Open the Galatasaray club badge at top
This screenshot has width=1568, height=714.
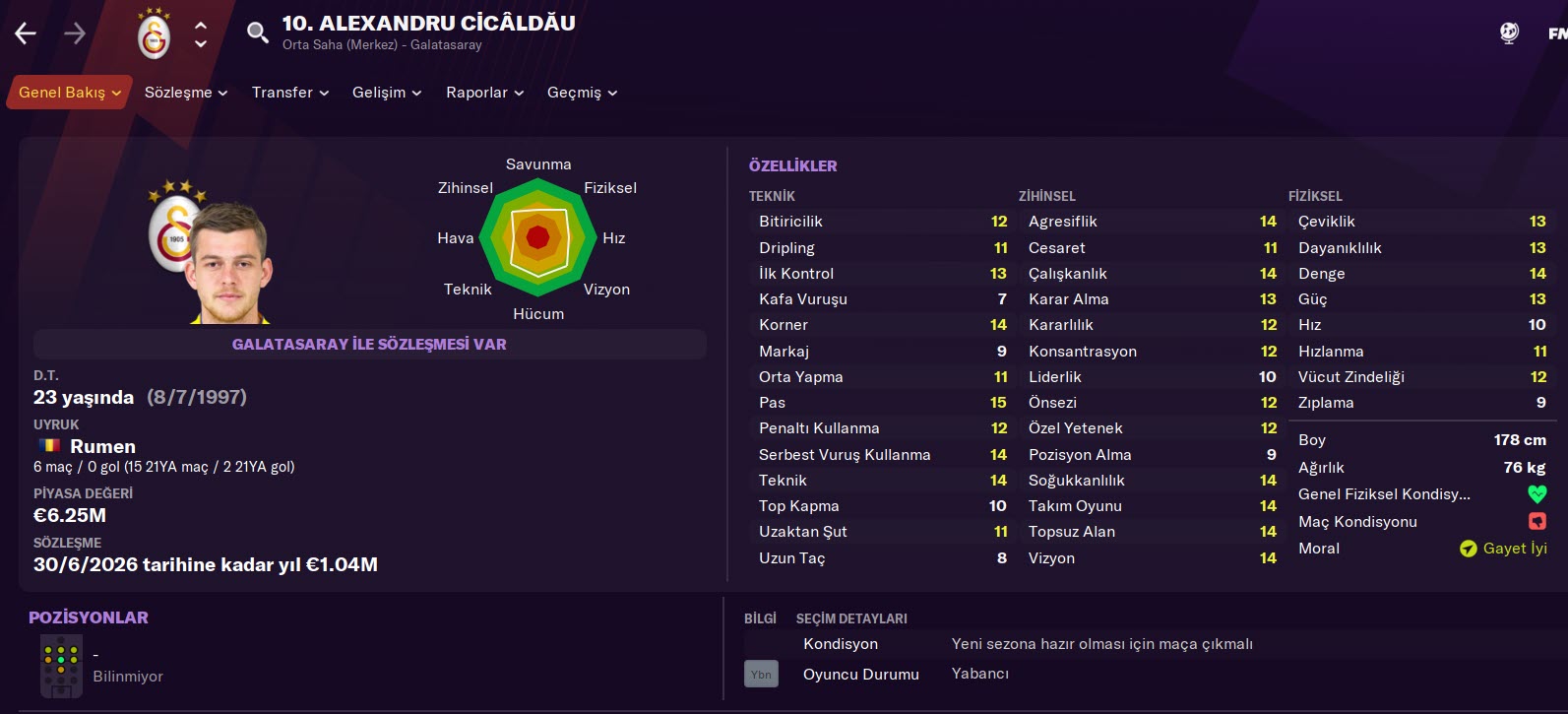click(154, 34)
